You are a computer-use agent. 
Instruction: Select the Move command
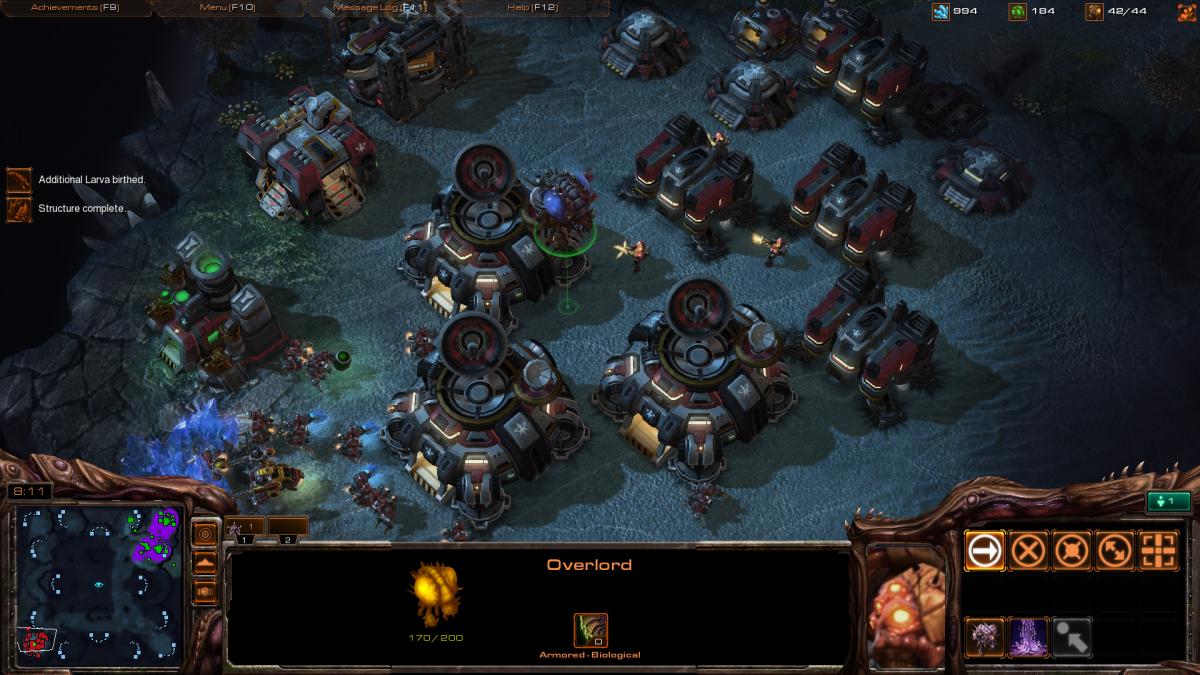[x=984, y=550]
